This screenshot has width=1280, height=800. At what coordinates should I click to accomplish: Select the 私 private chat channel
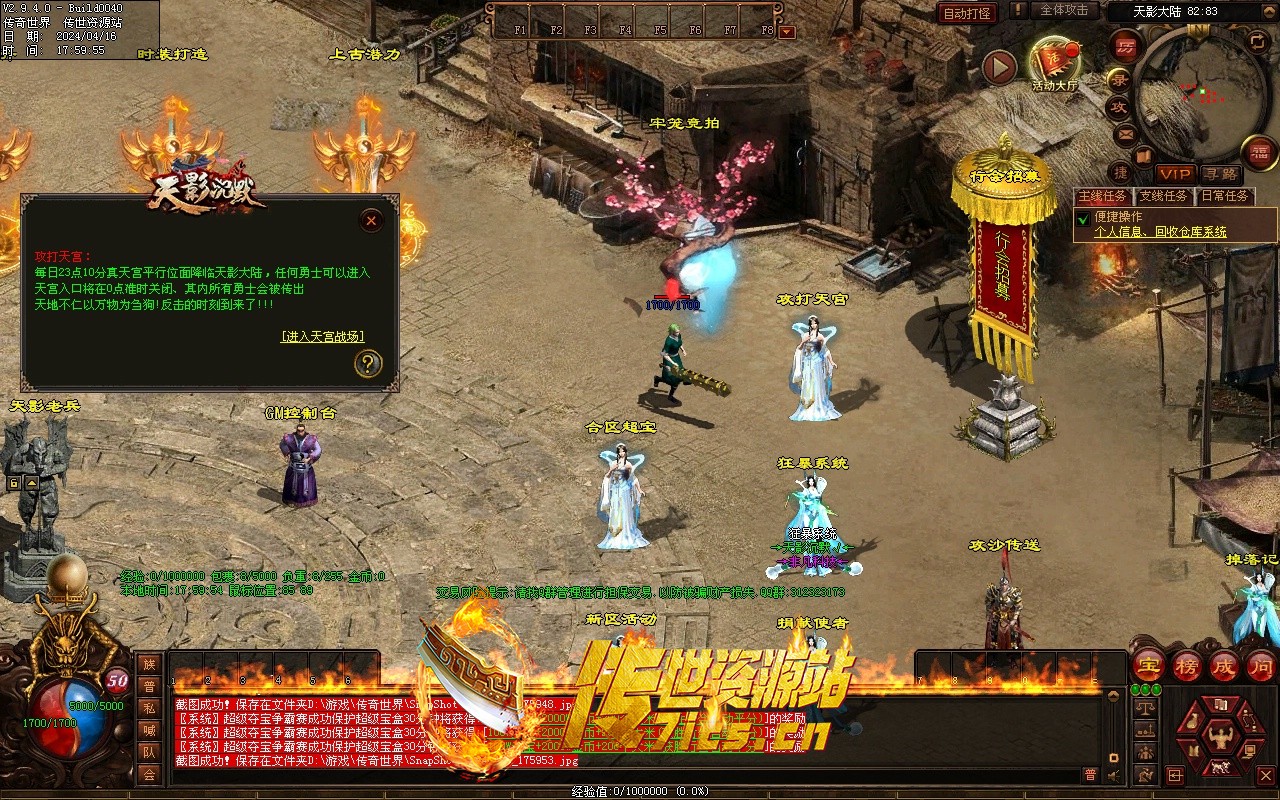click(149, 708)
